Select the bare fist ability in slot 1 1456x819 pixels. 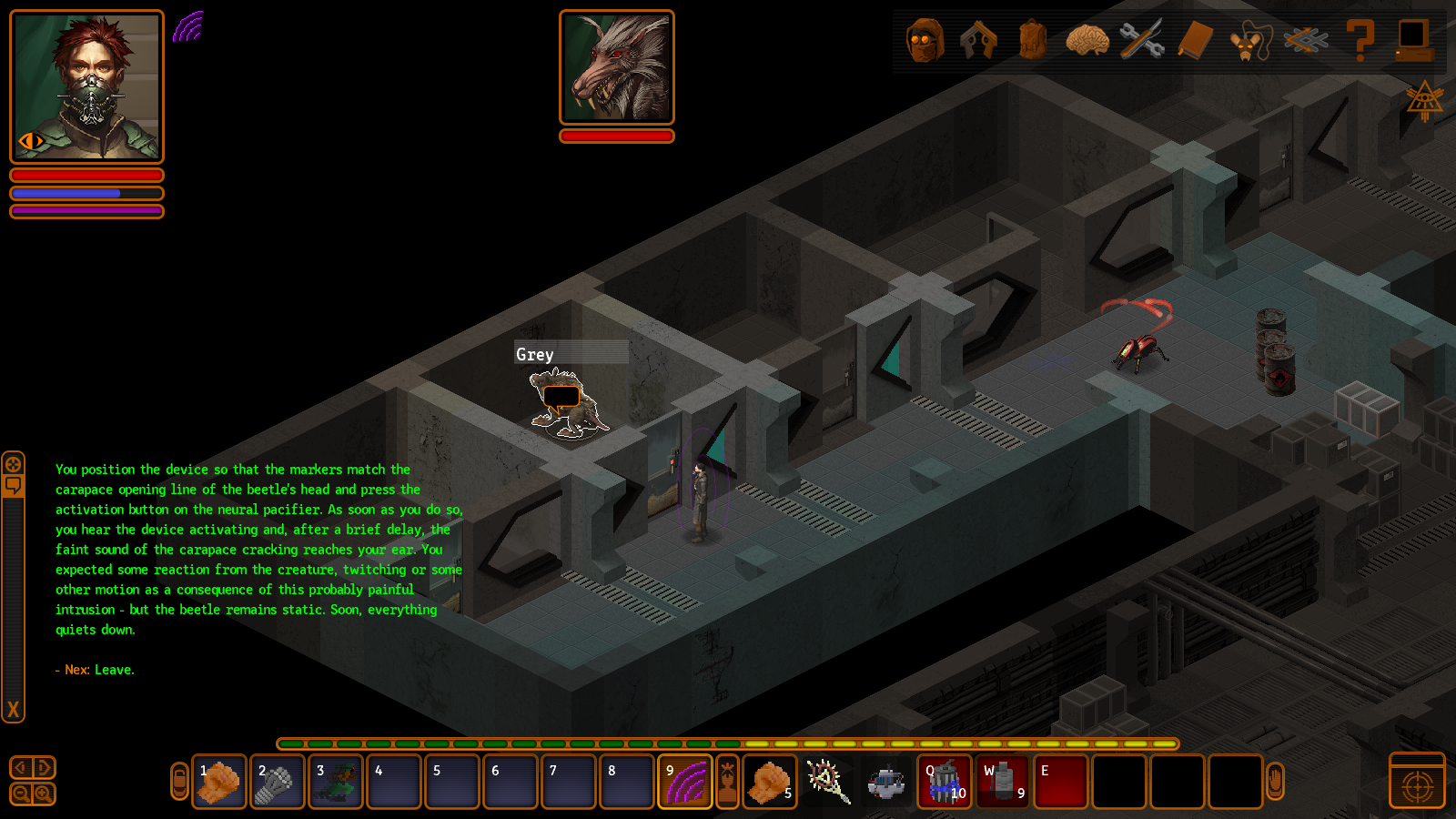point(219,782)
